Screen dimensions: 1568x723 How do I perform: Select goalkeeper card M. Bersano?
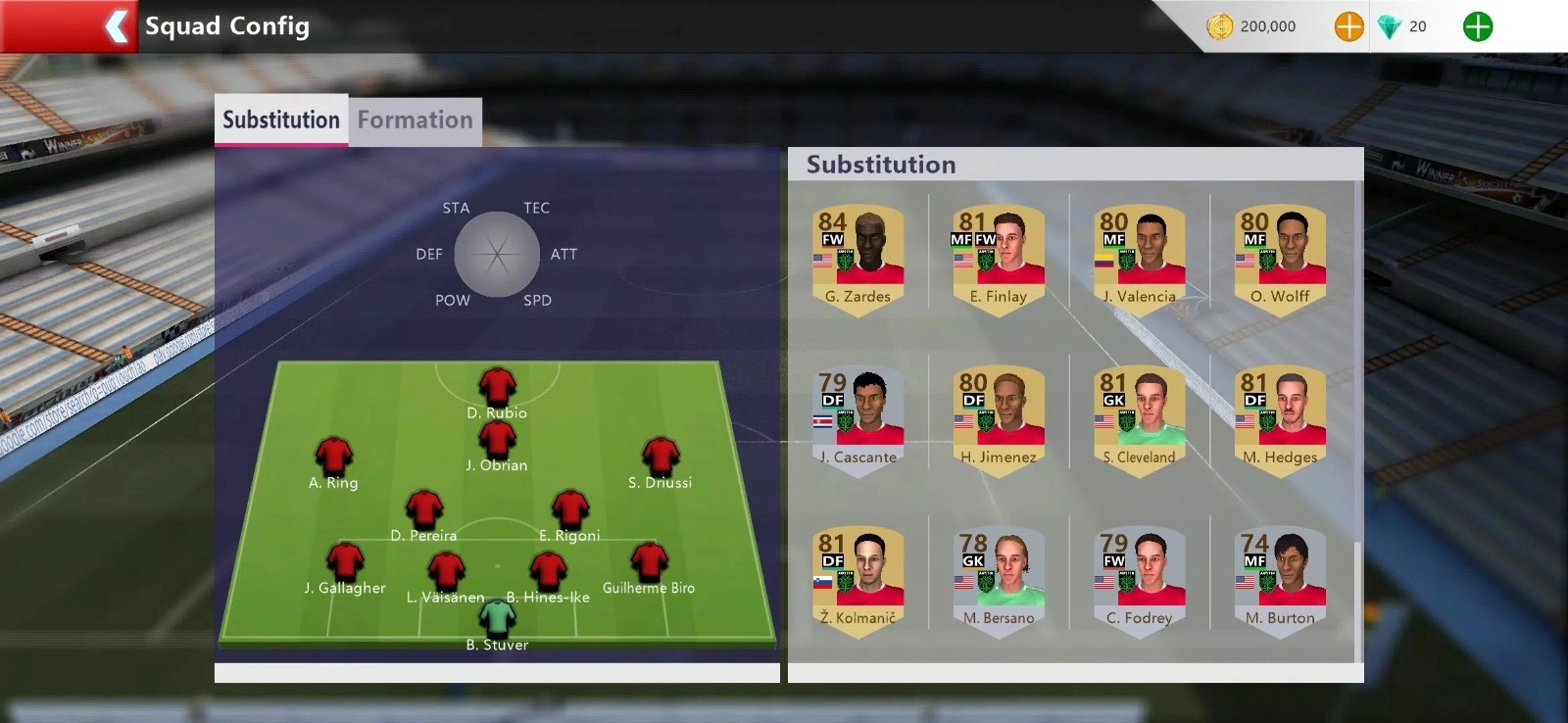point(998,579)
